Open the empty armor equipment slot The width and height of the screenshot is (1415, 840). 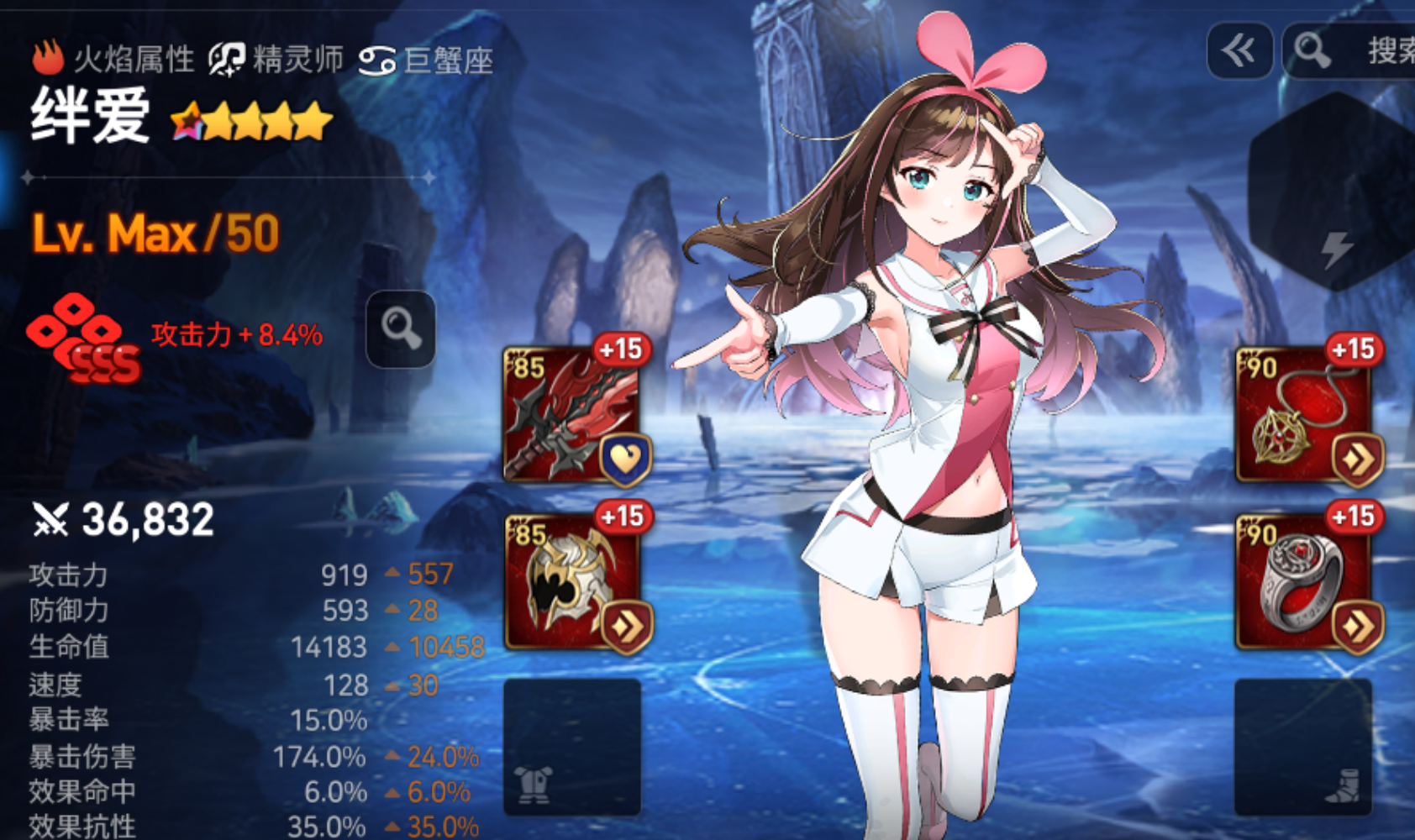571,746
